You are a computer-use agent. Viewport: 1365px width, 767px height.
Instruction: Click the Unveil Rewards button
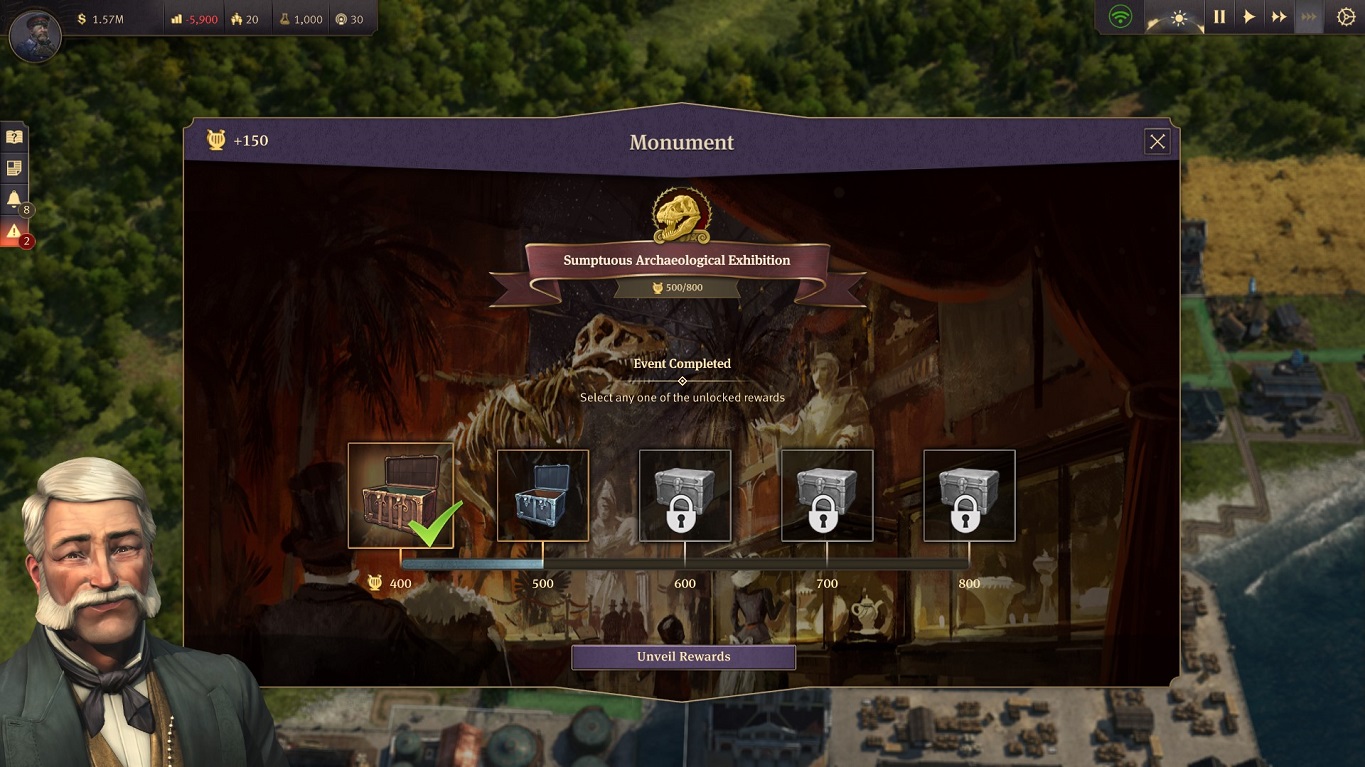[x=683, y=657]
